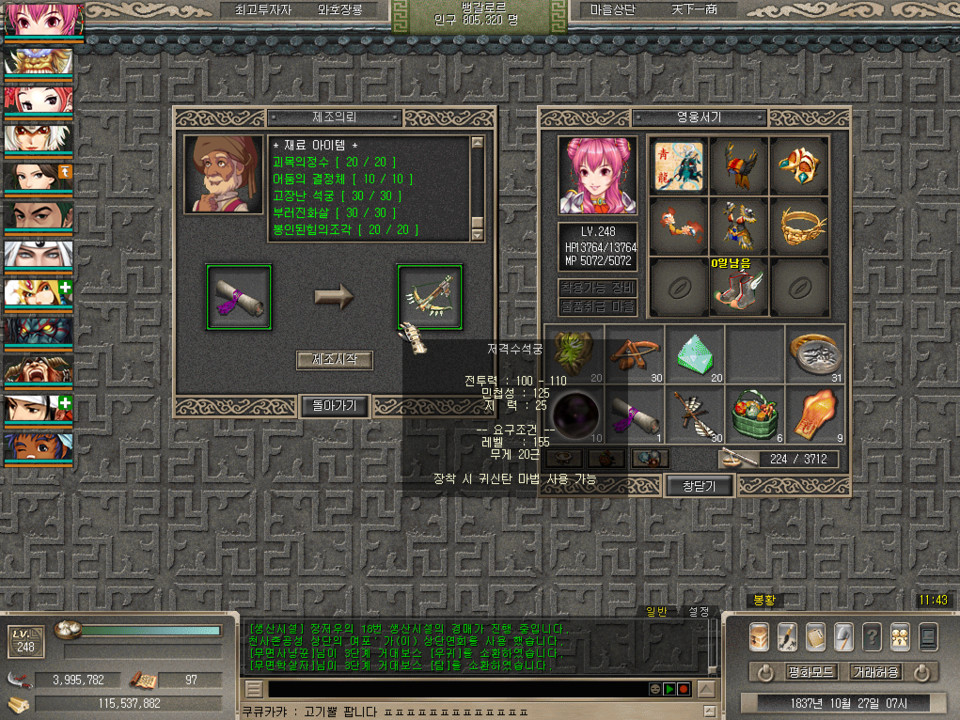Select the green crystal inventory item
This screenshot has height=720, width=960.
pyautogui.click(x=694, y=353)
